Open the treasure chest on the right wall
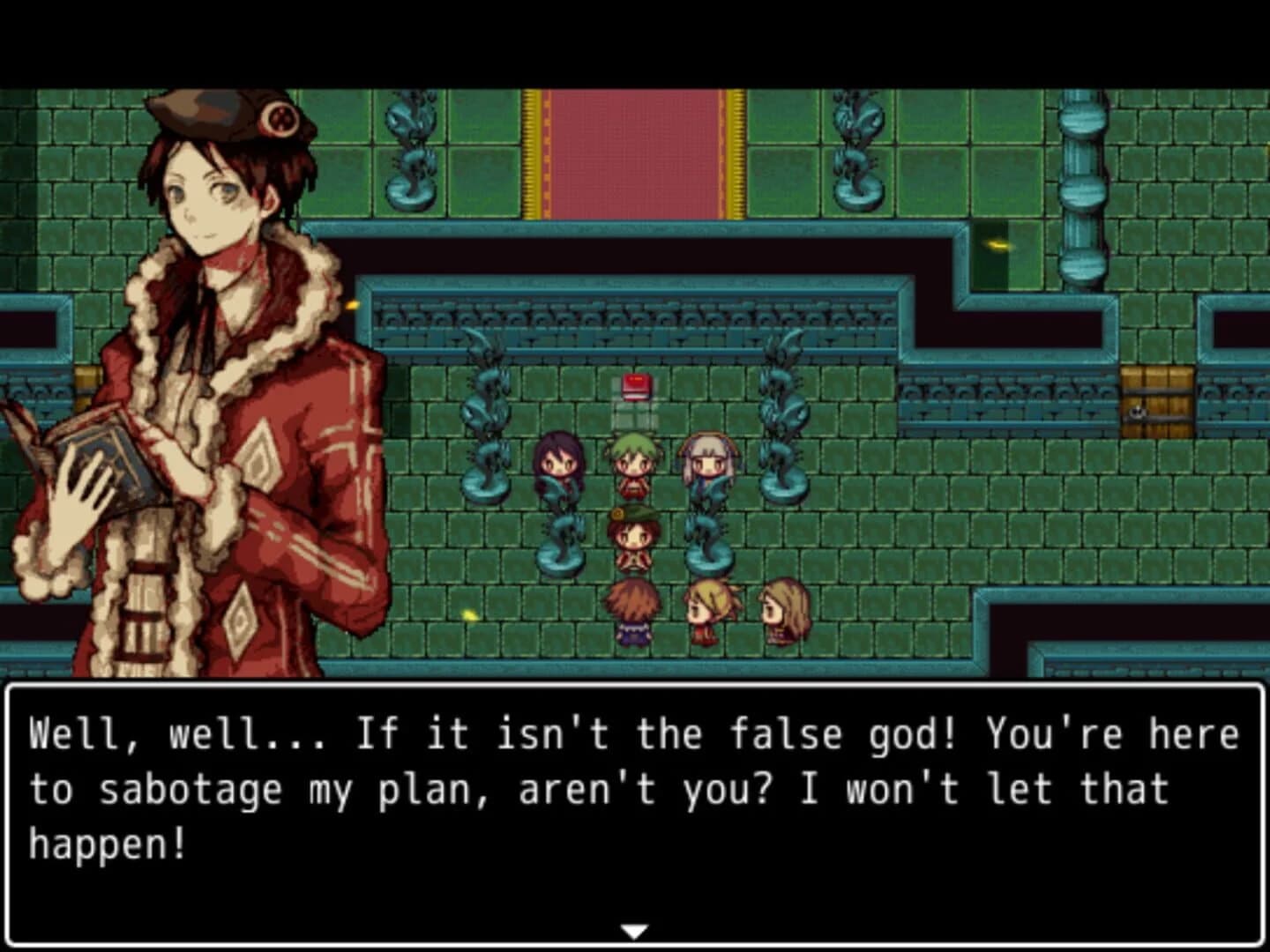 pyautogui.click(x=1156, y=398)
